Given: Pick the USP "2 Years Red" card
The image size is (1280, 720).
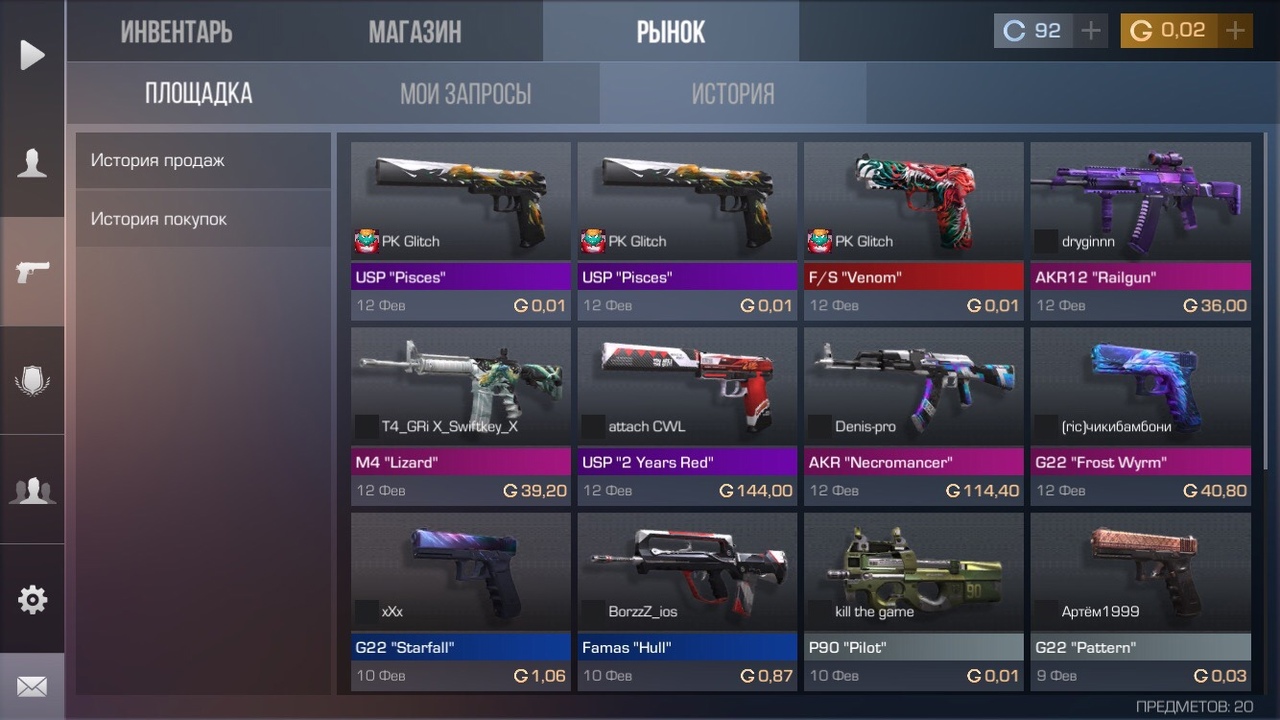Looking at the screenshot, I should pos(687,416).
